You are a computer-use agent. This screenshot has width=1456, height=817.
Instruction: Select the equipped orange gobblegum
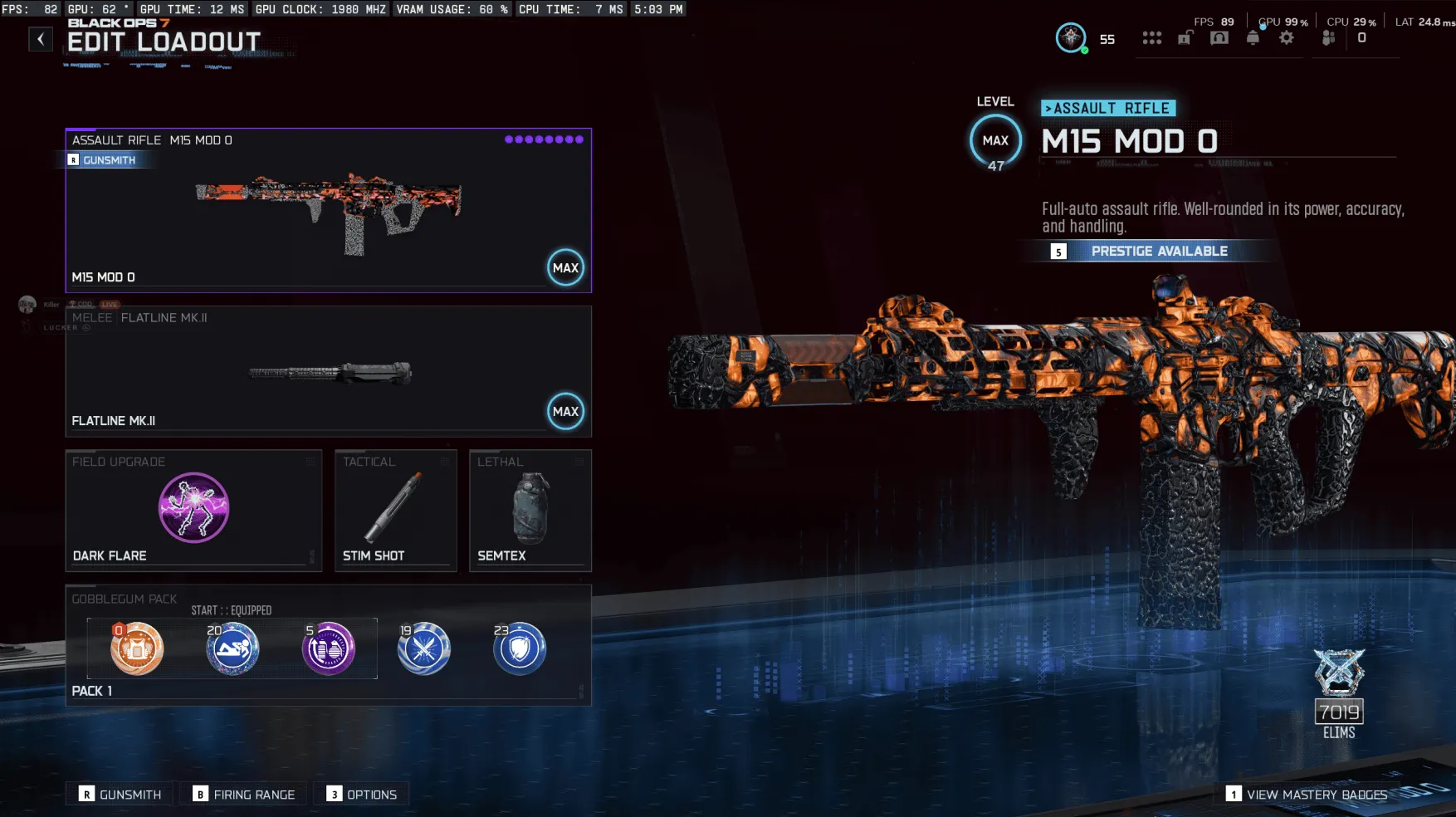tap(135, 648)
